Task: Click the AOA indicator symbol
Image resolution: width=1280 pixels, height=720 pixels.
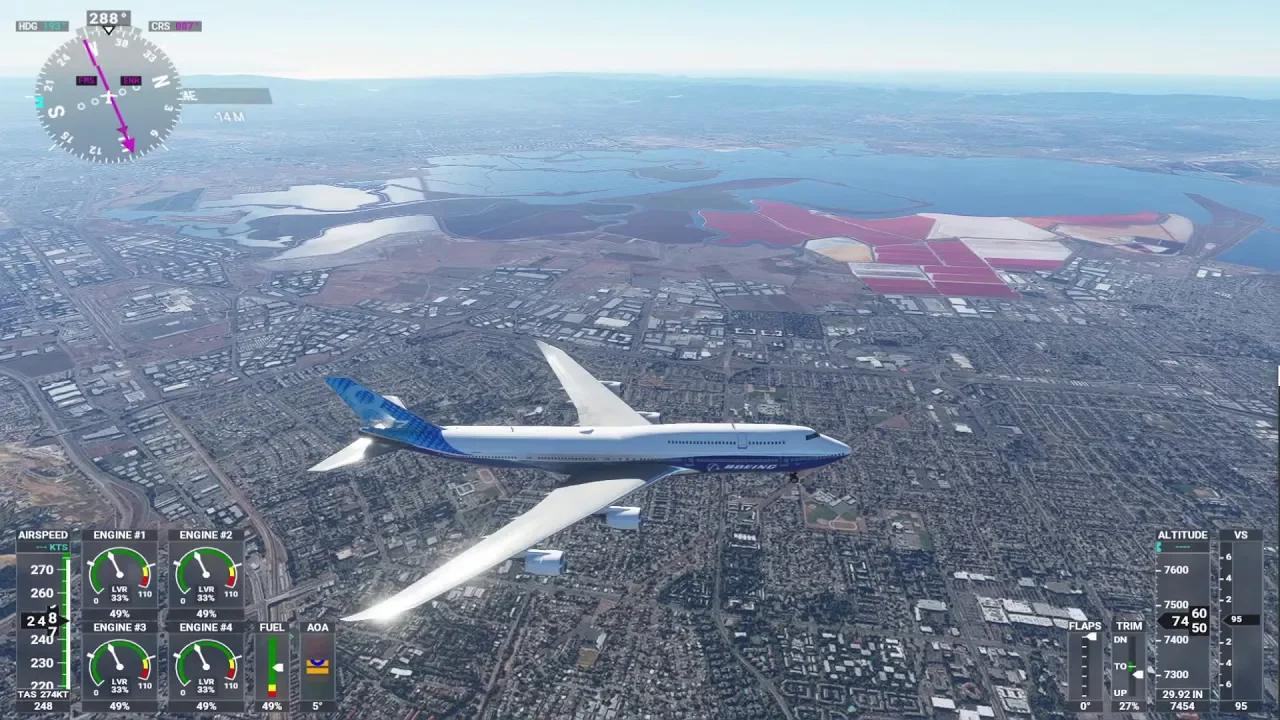Action: pos(317,665)
